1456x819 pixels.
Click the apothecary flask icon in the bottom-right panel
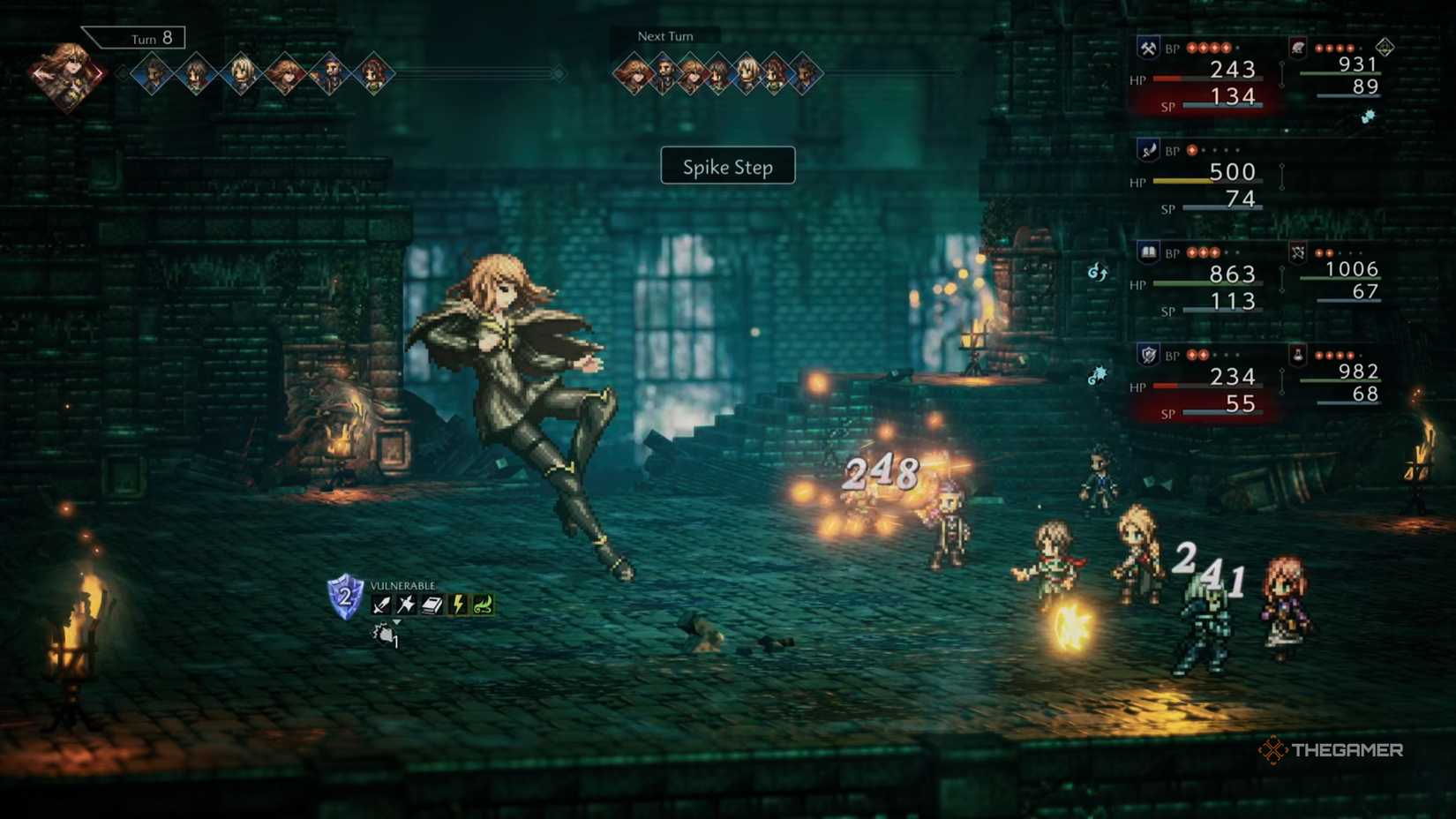click(1298, 355)
